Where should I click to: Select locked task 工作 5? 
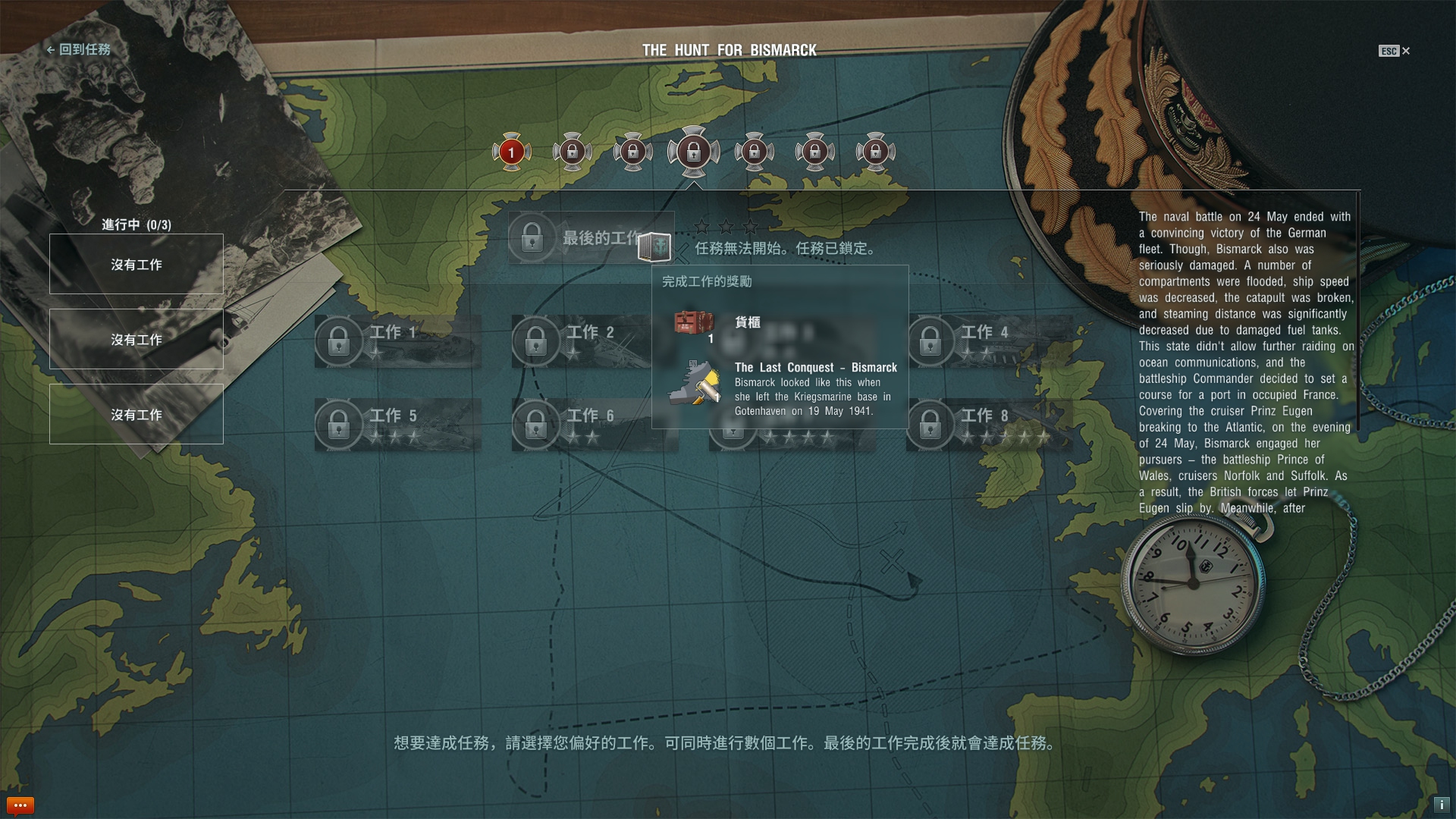point(397,425)
